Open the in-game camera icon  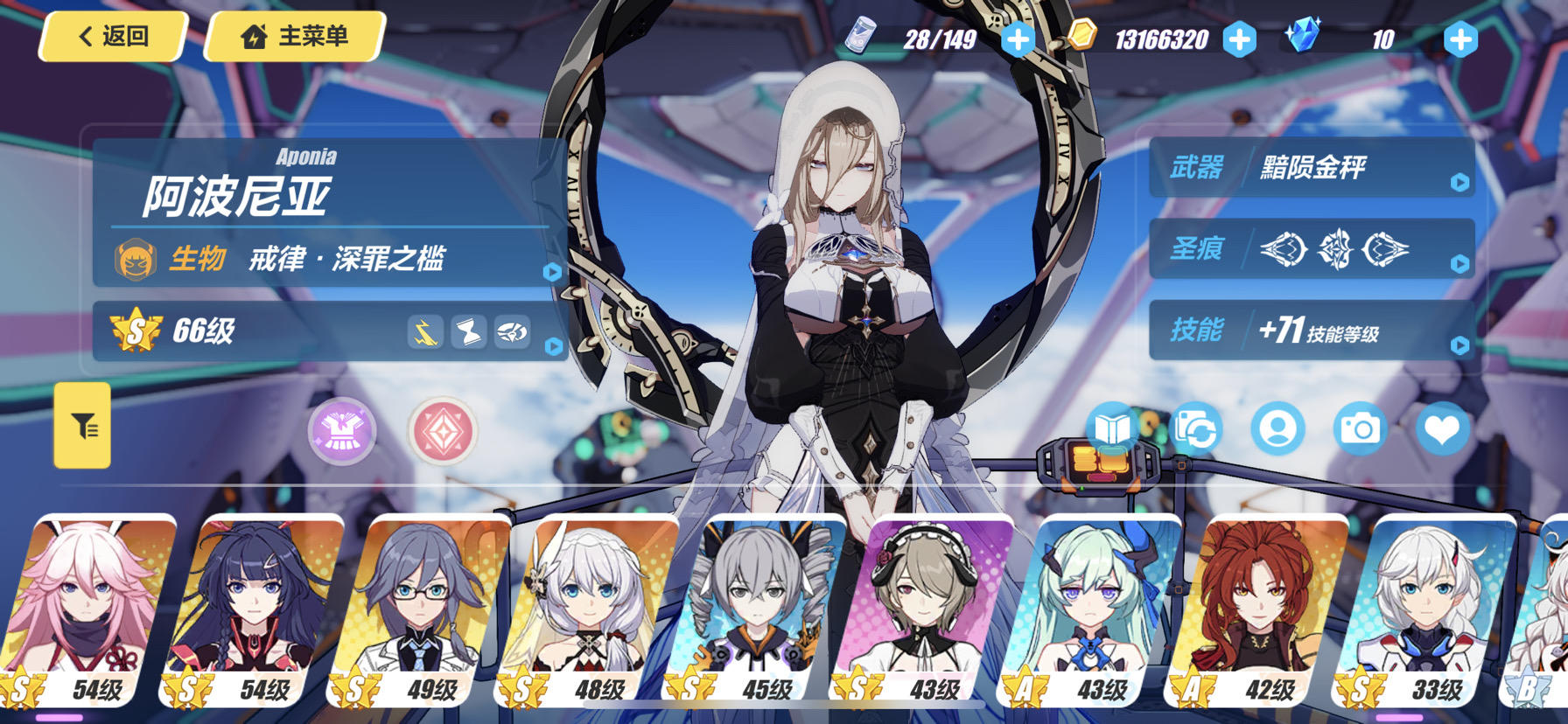[x=1361, y=428]
